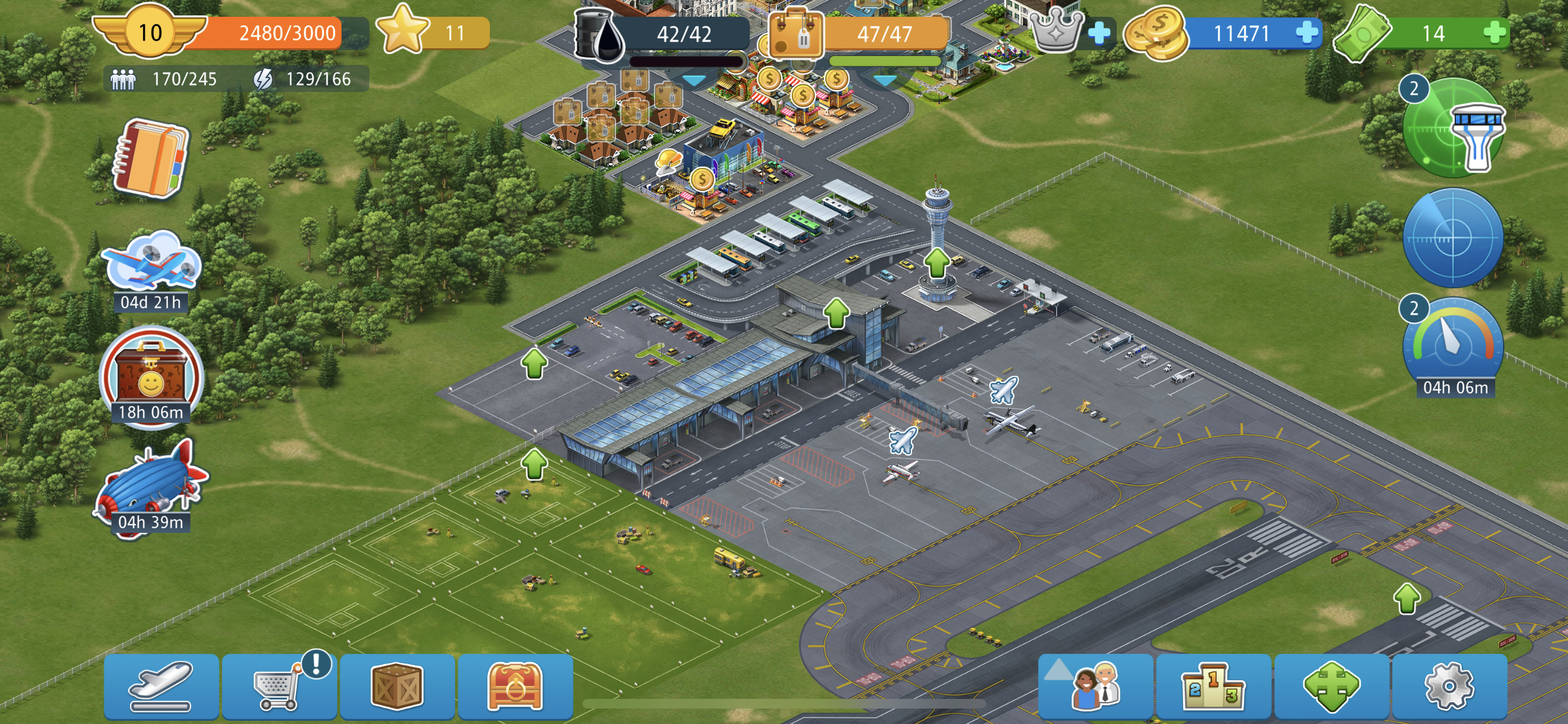Open the orange quest notebook
The height and width of the screenshot is (724, 1568).
(x=151, y=158)
